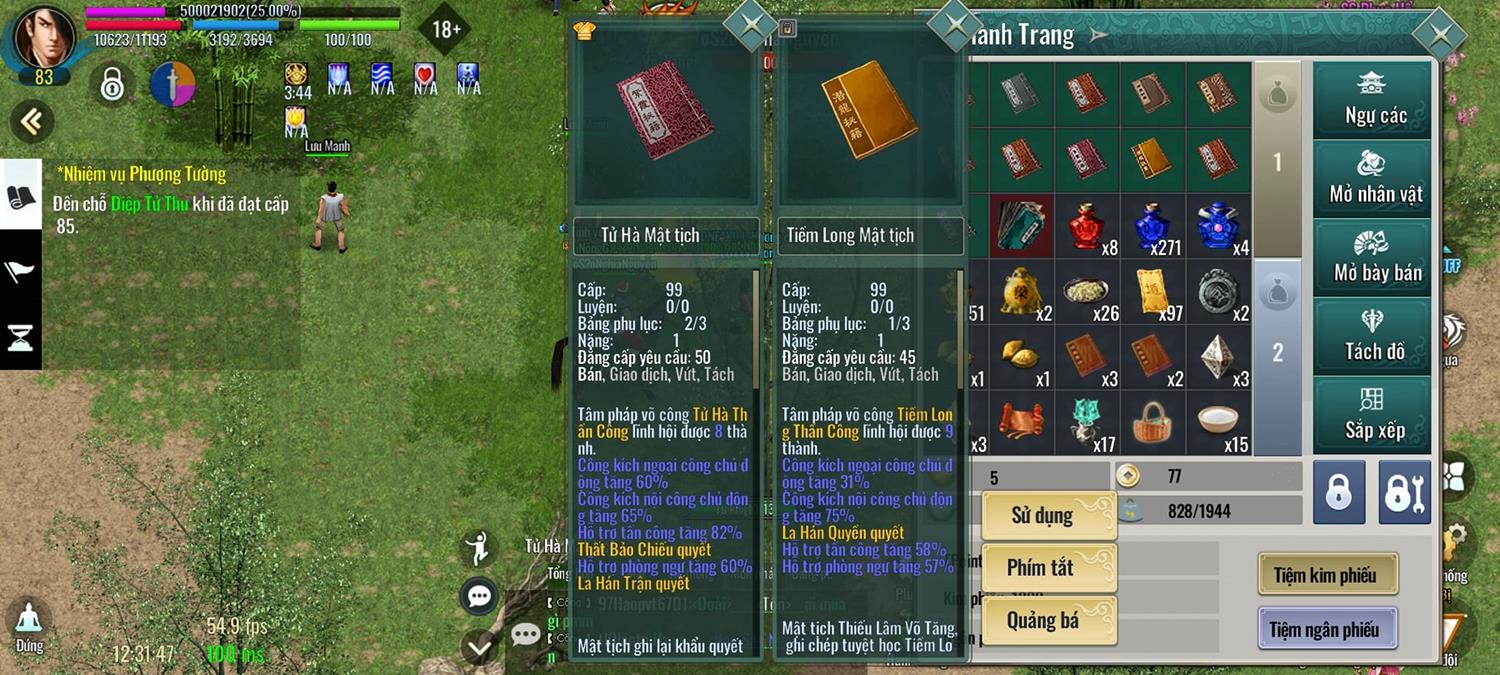Select the Quảng bá button
Viewport: 1500px width, 675px height.
(x=1048, y=620)
